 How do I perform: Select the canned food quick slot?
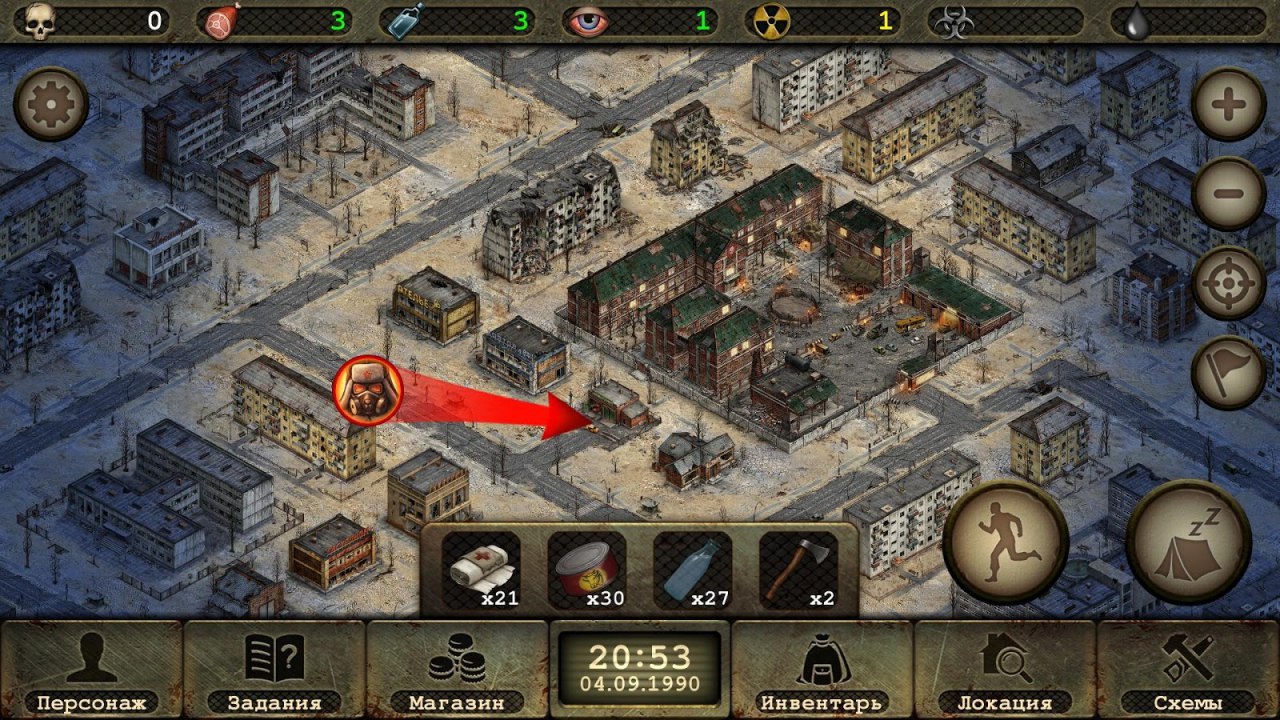point(587,571)
